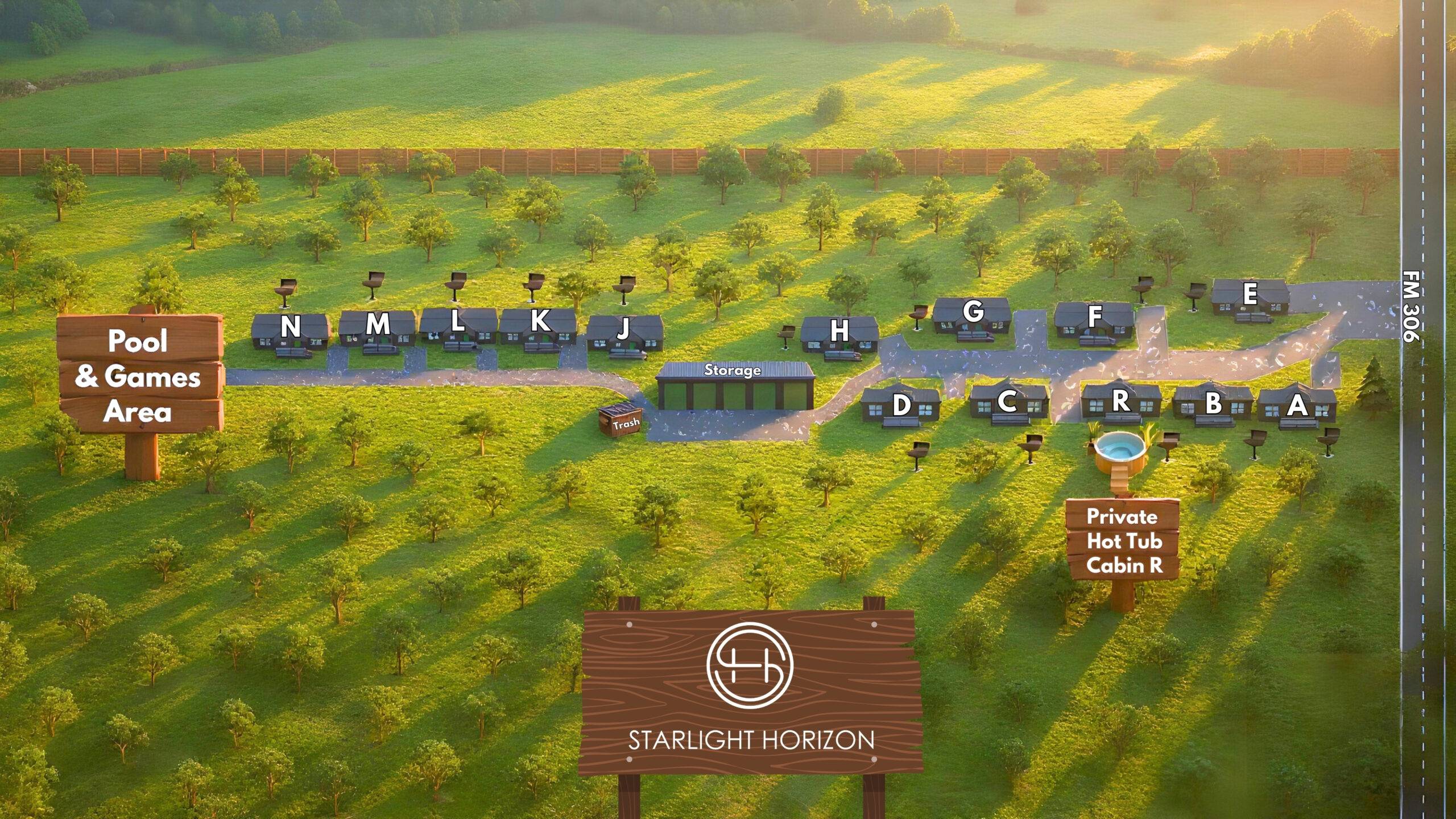Select cabin F on the map
Viewport: 1456px width, 819px height.
click(1095, 316)
